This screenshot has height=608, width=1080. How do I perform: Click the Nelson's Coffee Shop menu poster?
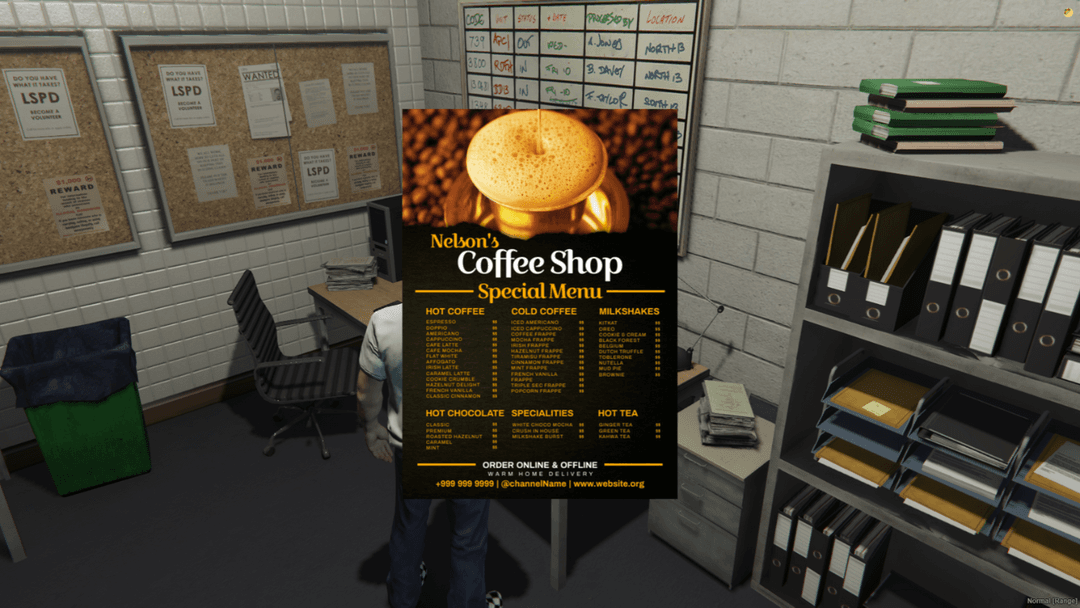point(539,304)
